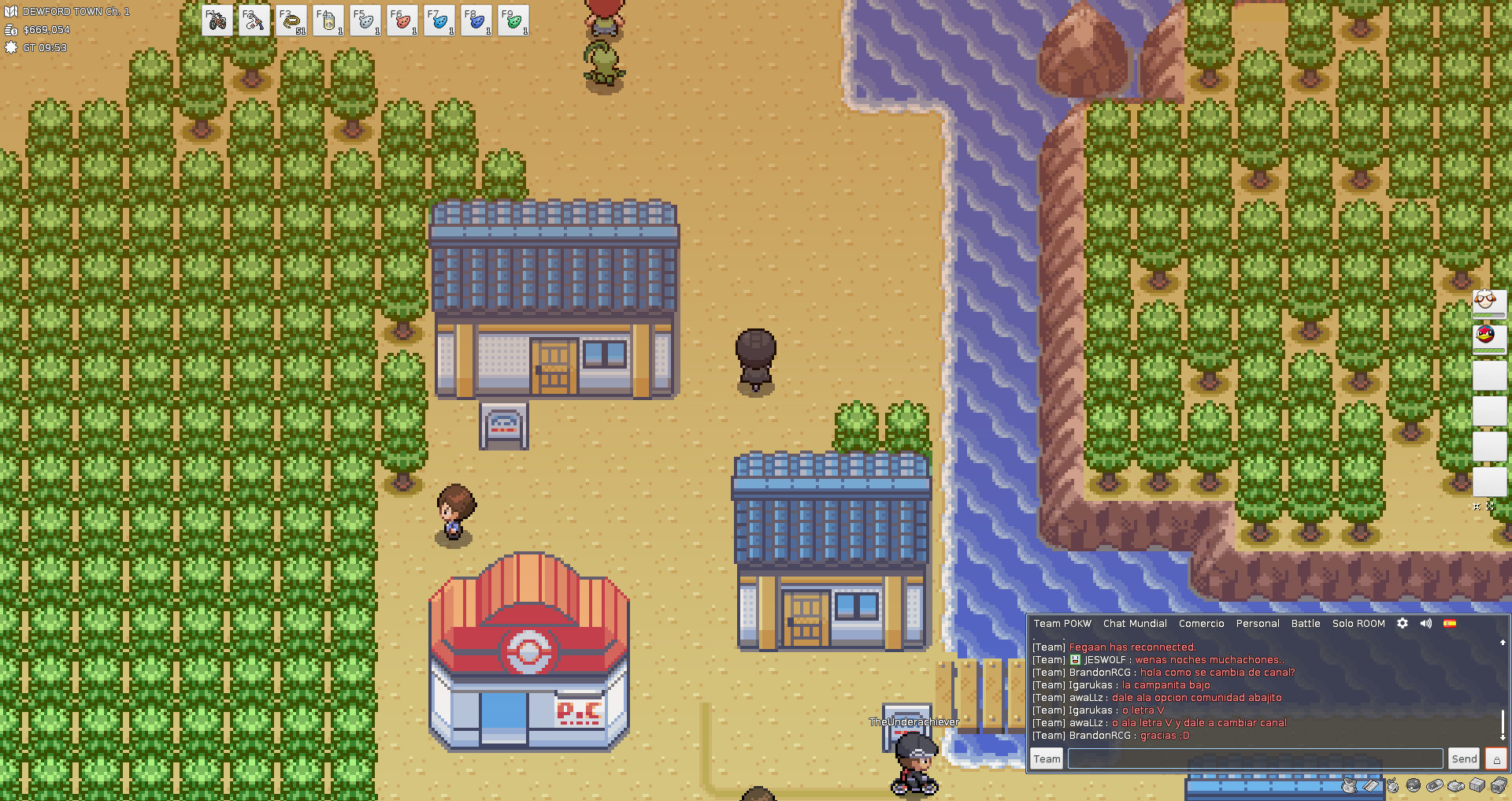This screenshot has height=801, width=1512.
Task: Open the Battle chat tab
Action: pyautogui.click(x=1306, y=624)
